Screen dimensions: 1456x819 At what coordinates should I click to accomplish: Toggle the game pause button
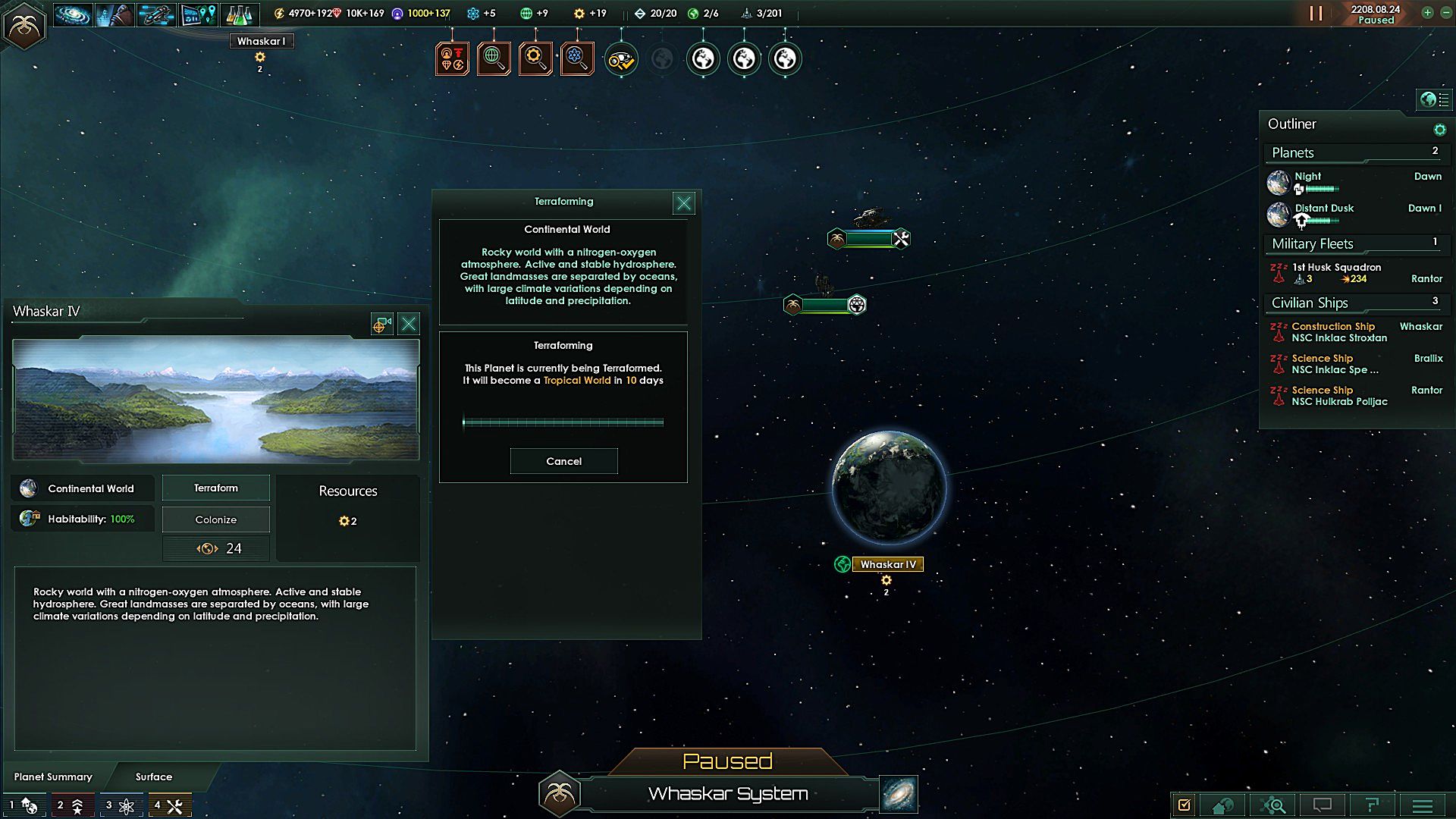[x=1316, y=14]
